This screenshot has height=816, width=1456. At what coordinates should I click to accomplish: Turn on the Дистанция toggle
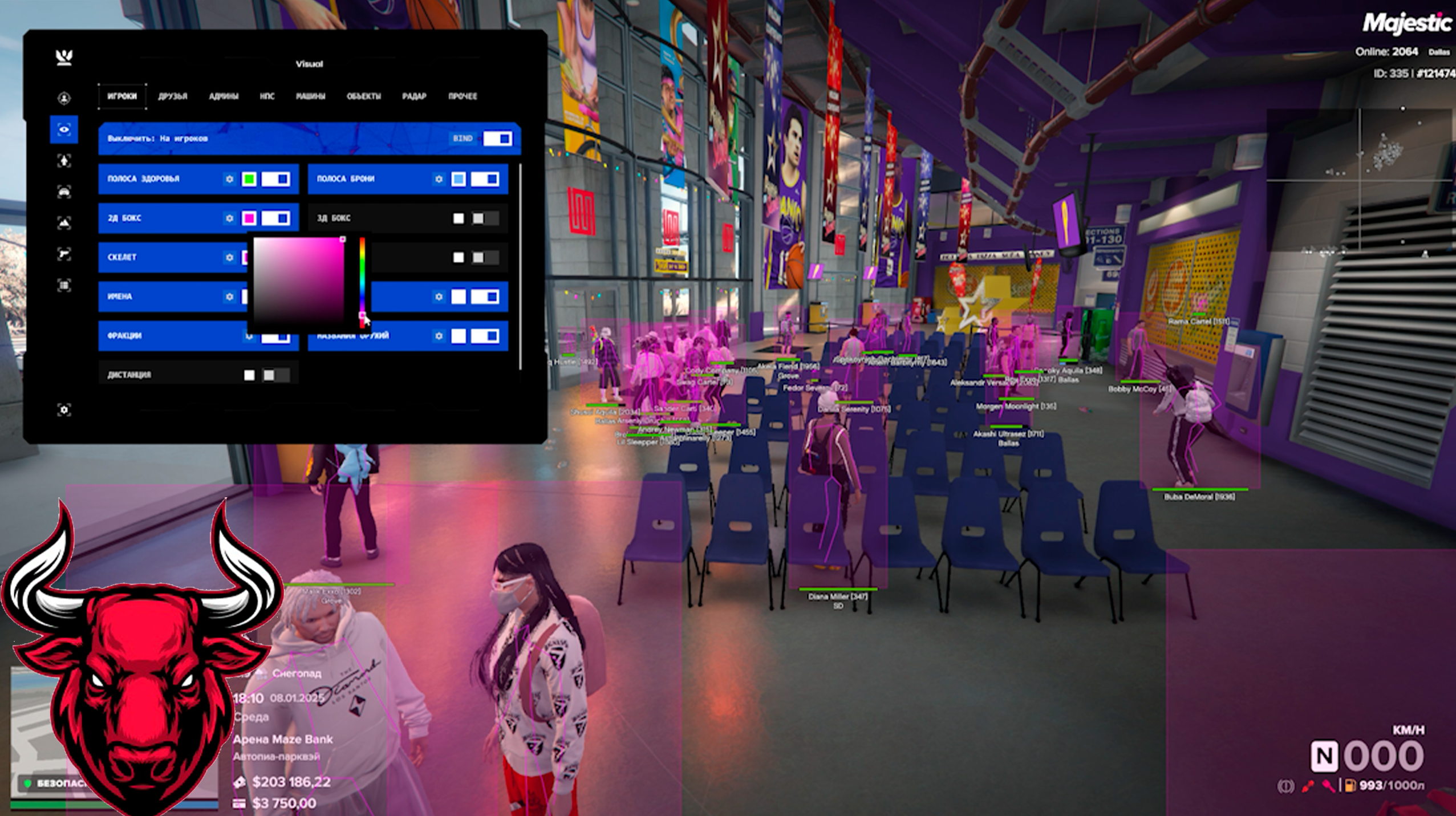pos(275,375)
